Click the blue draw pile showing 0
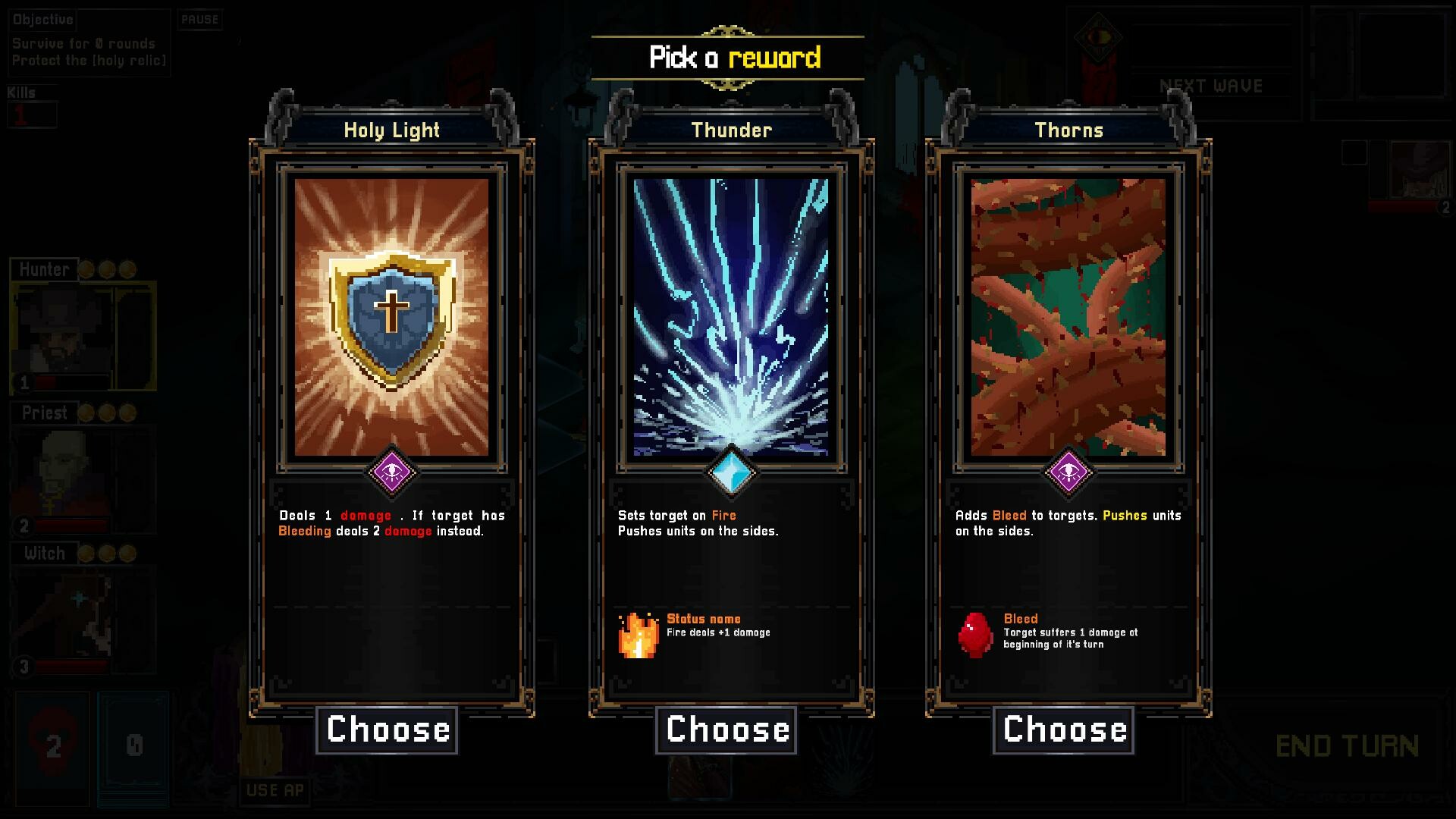 click(133, 745)
